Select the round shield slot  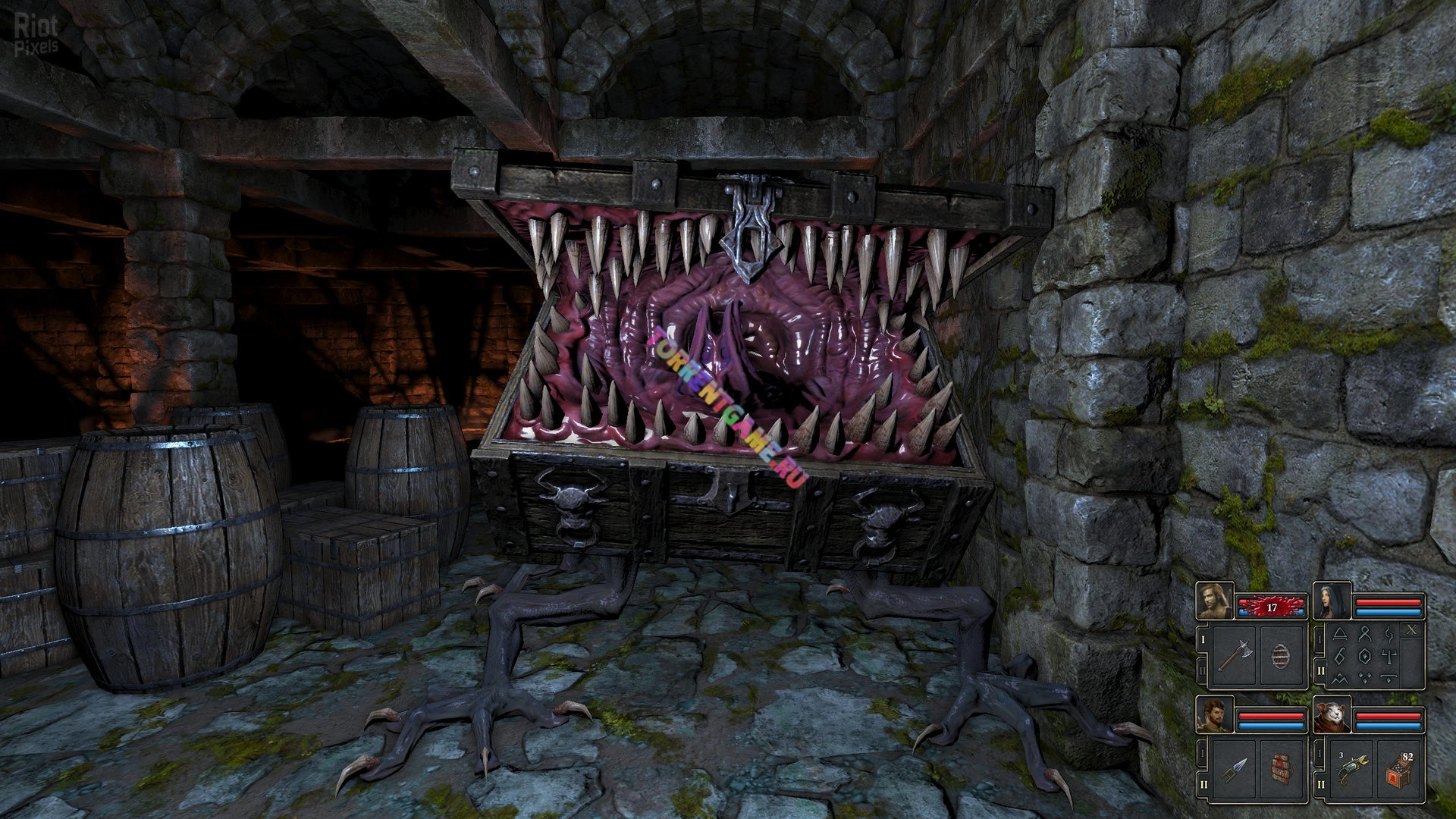pyautogui.click(x=1282, y=656)
